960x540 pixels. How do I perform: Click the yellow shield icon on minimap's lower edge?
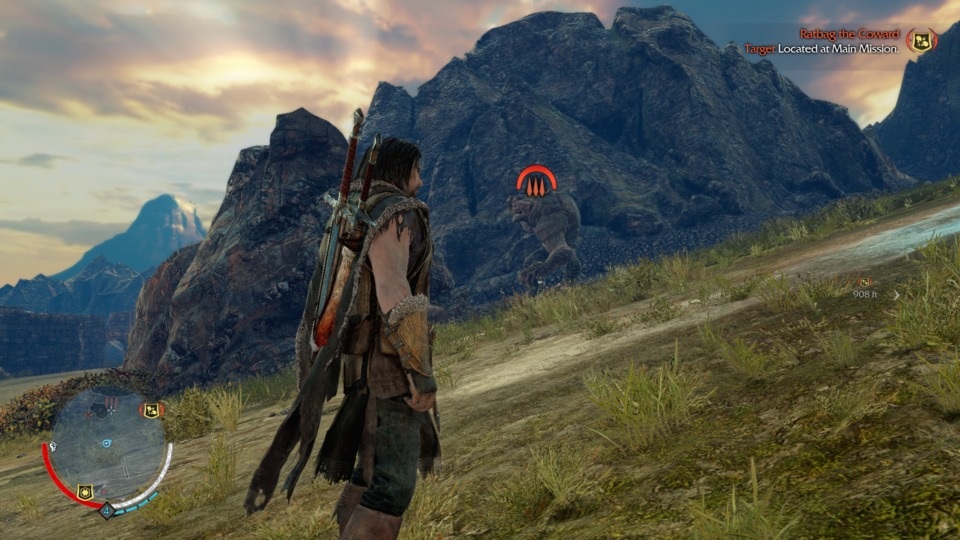coord(85,491)
